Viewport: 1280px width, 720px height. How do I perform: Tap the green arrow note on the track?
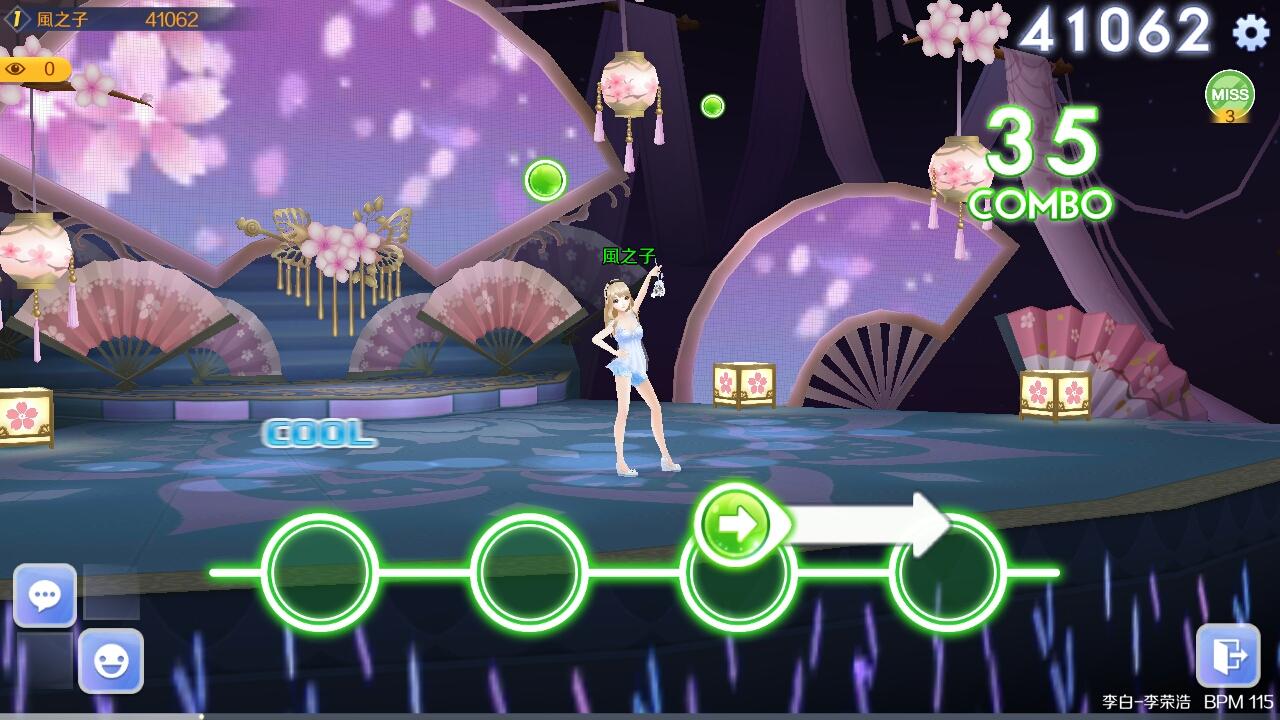(x=738, y=522)
